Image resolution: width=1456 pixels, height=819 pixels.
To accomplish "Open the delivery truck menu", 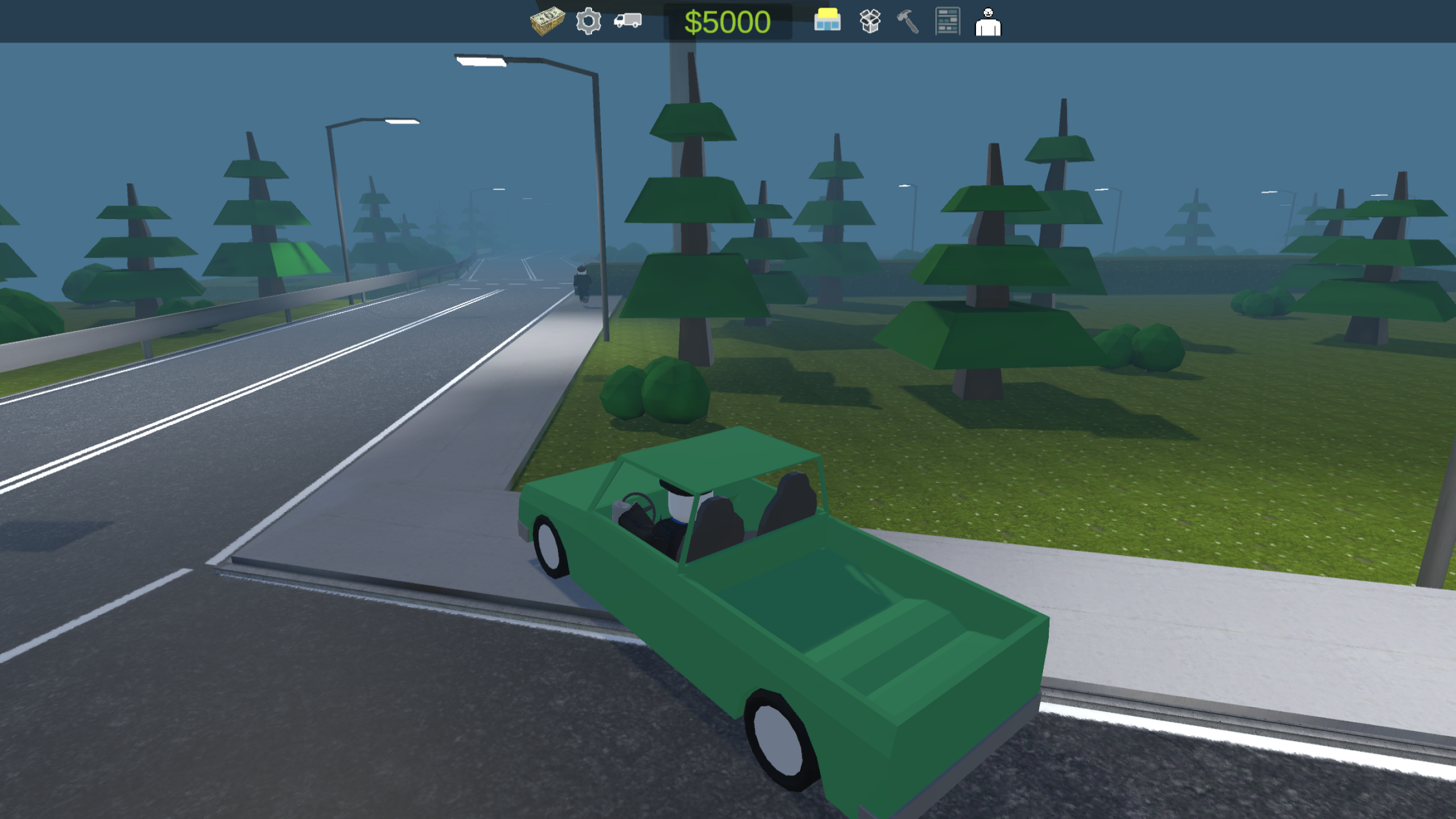I will click(628, 23).
